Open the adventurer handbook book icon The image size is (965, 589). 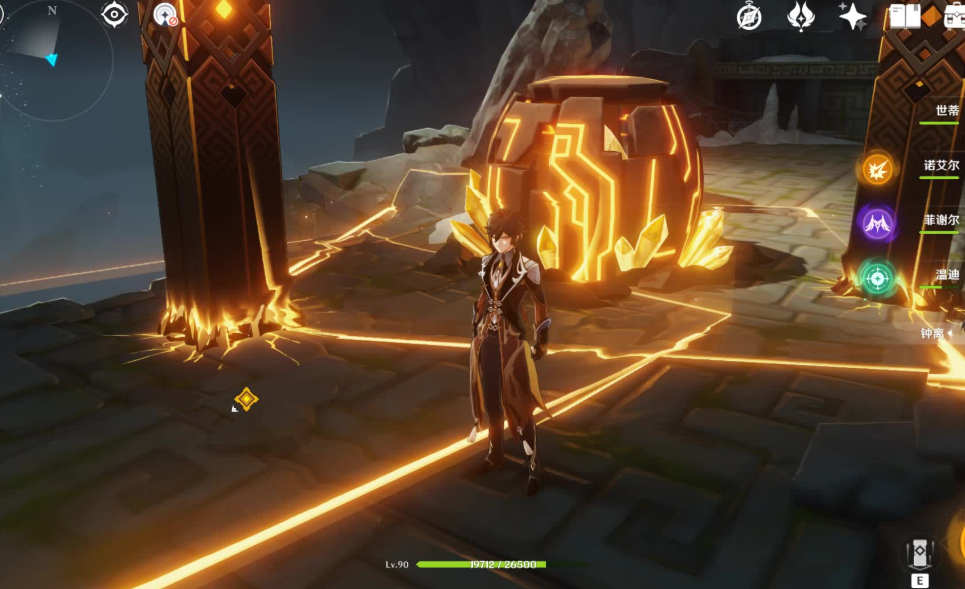(x=904, y=16)
